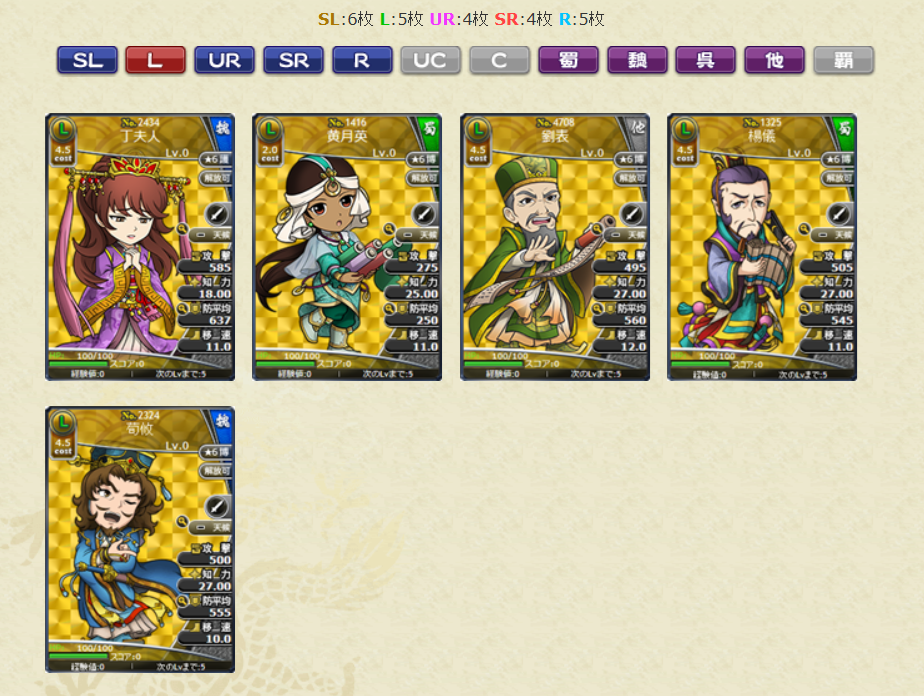Select the C rarity filter
924x696 pixels.
point(499,60)
